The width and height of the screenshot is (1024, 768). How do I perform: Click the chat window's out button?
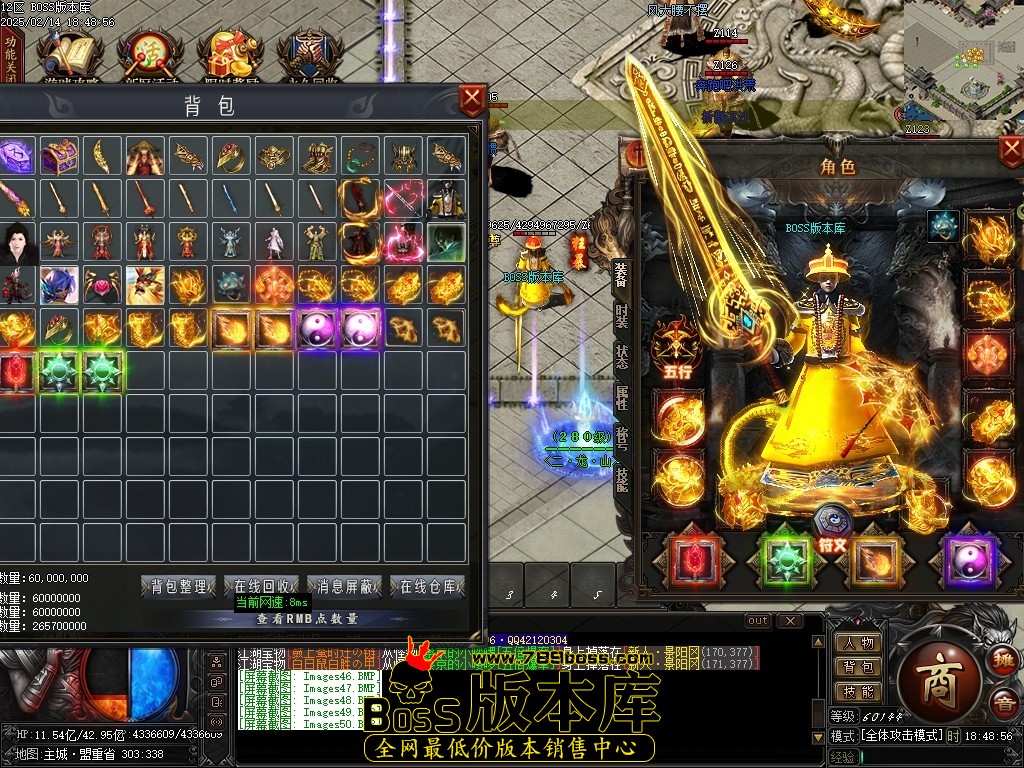(758, 621)
